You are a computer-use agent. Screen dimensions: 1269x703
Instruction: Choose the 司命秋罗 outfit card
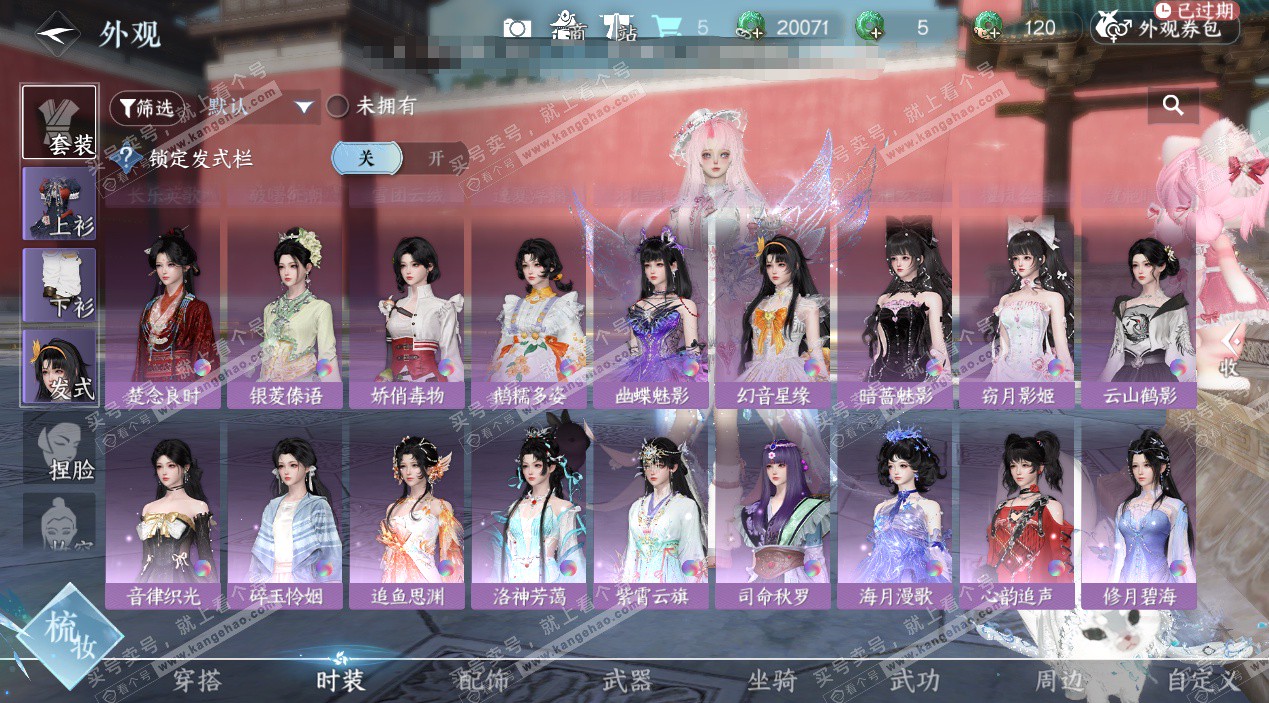[772, 515]
